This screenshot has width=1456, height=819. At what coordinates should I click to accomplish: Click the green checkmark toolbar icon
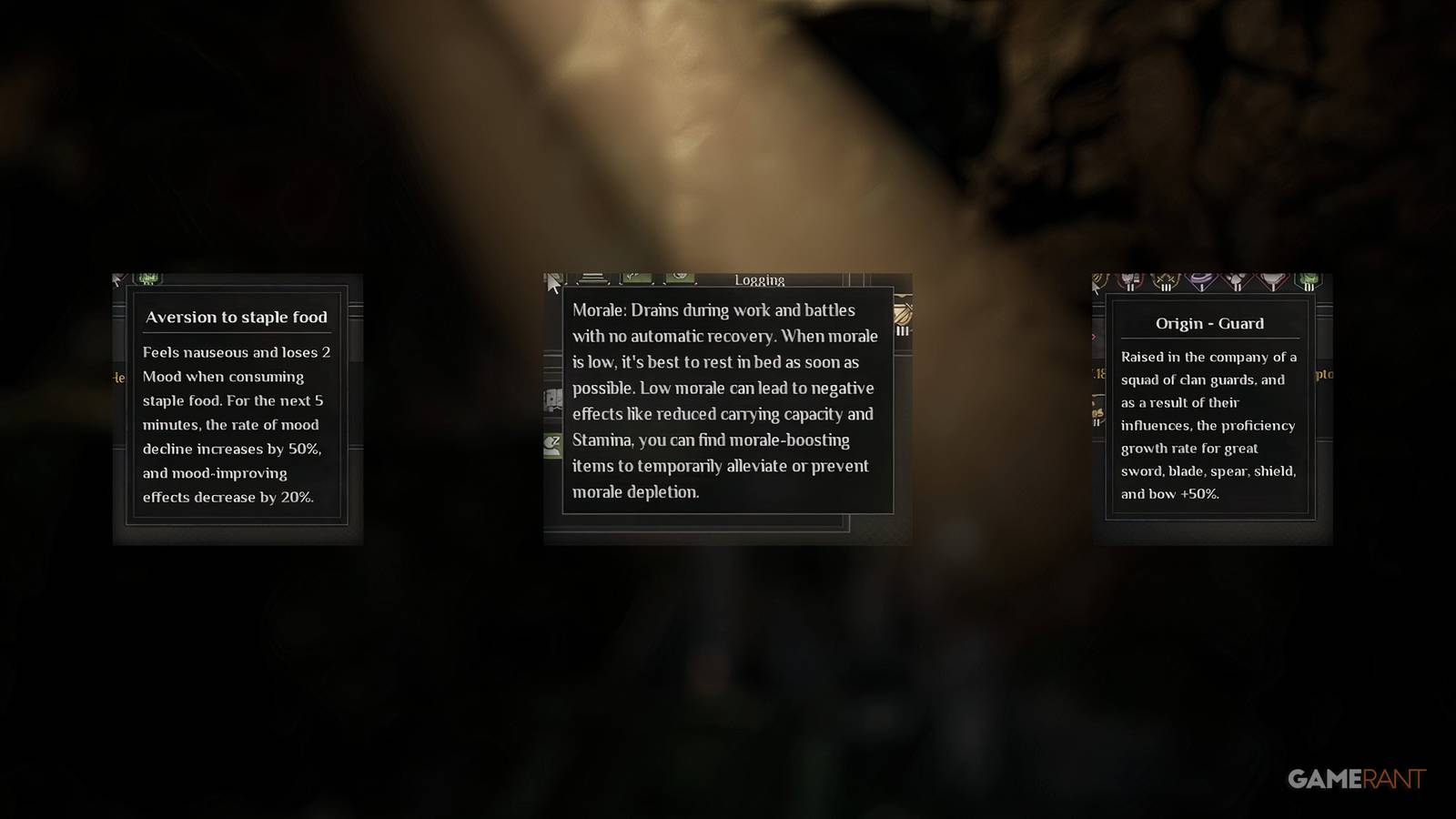pos(637,278)
